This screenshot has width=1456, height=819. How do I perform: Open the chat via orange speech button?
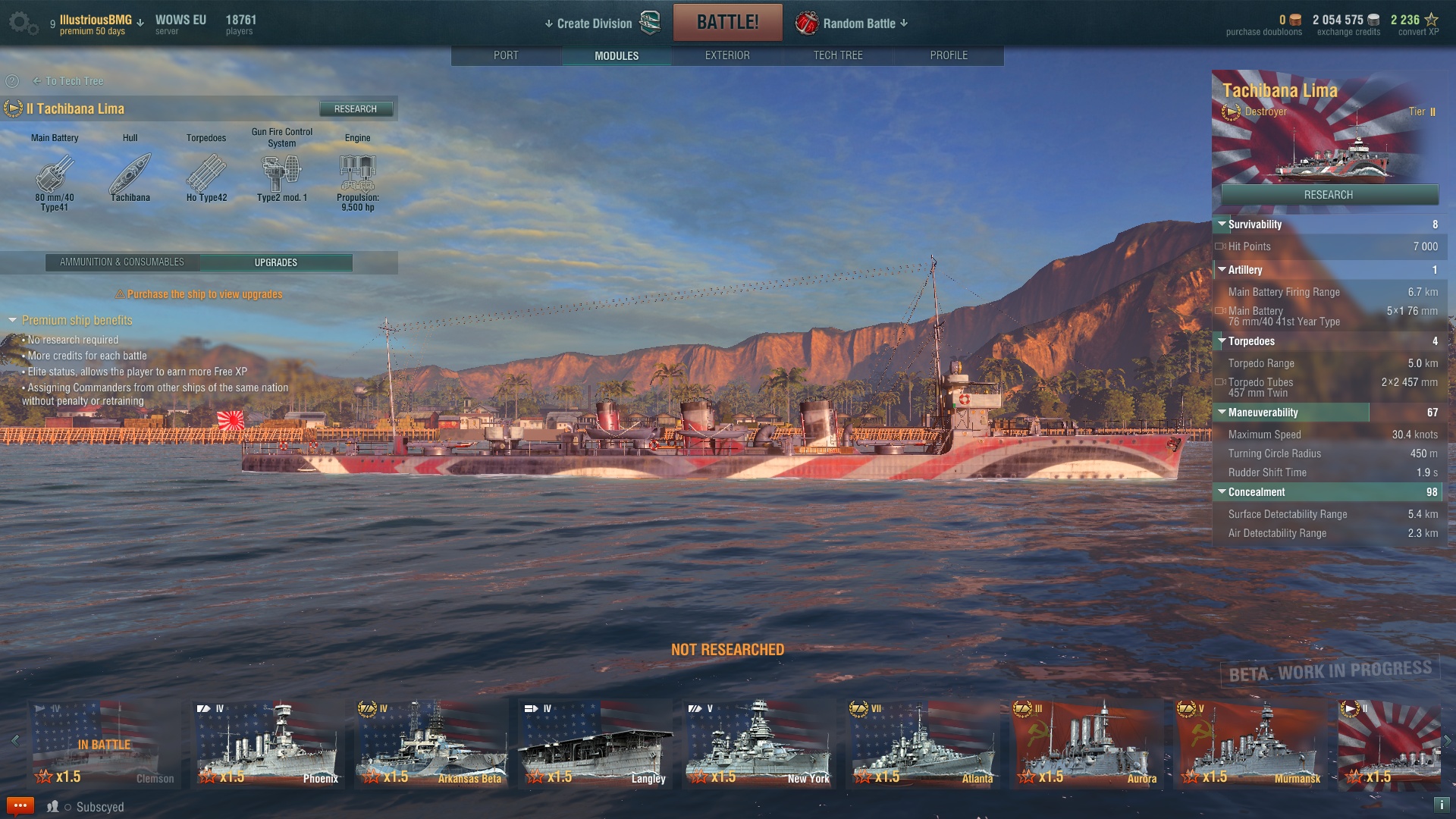(x=20, y=806)
